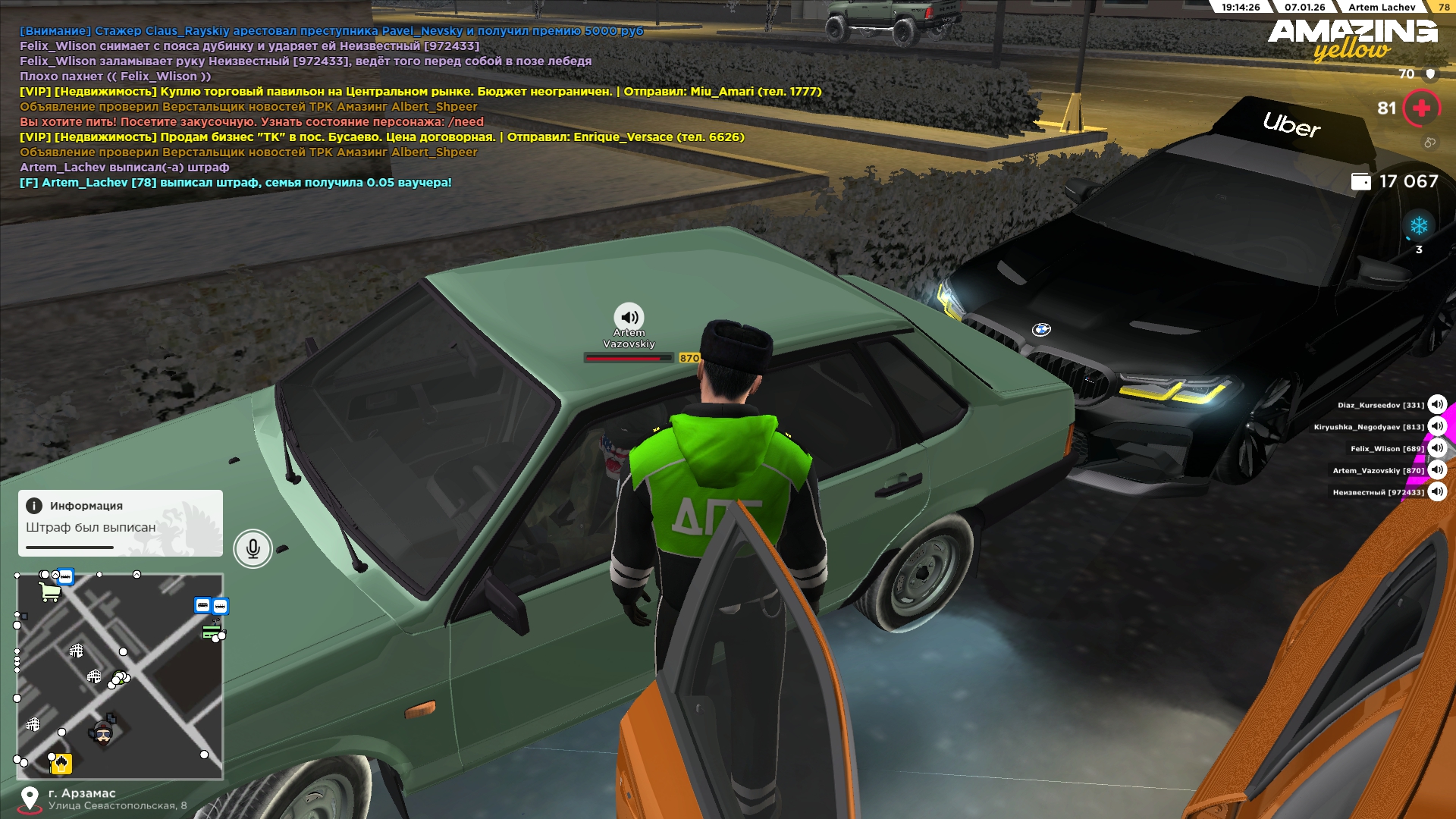The width and height of the screenshot is (1456, 819).
Task: Open the minimap of Arzamas
Action: coord(120,676)
